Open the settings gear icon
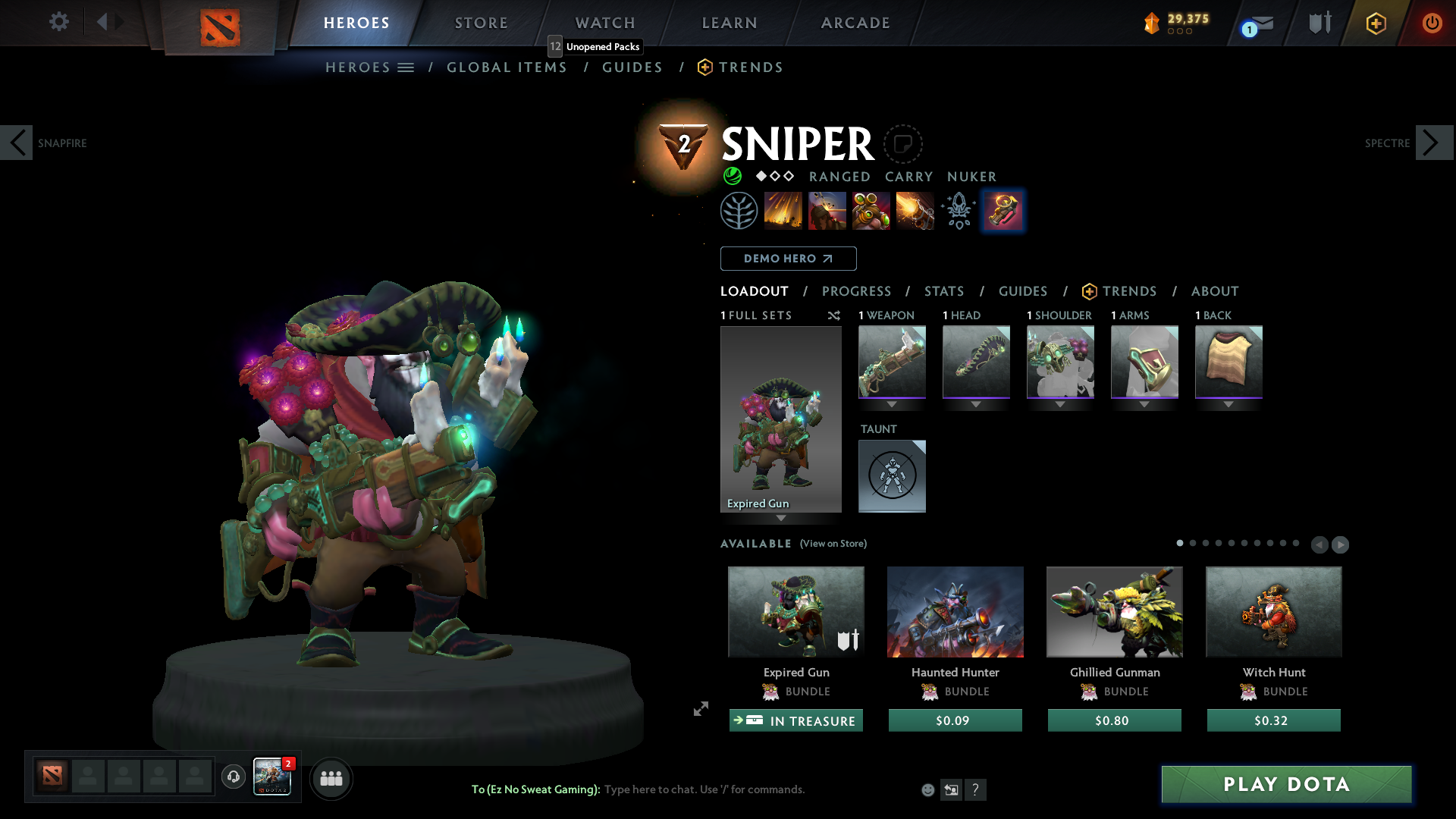The height and width of the screenshot is (819, 1456). pyautogui.click(x=59, y=21)
